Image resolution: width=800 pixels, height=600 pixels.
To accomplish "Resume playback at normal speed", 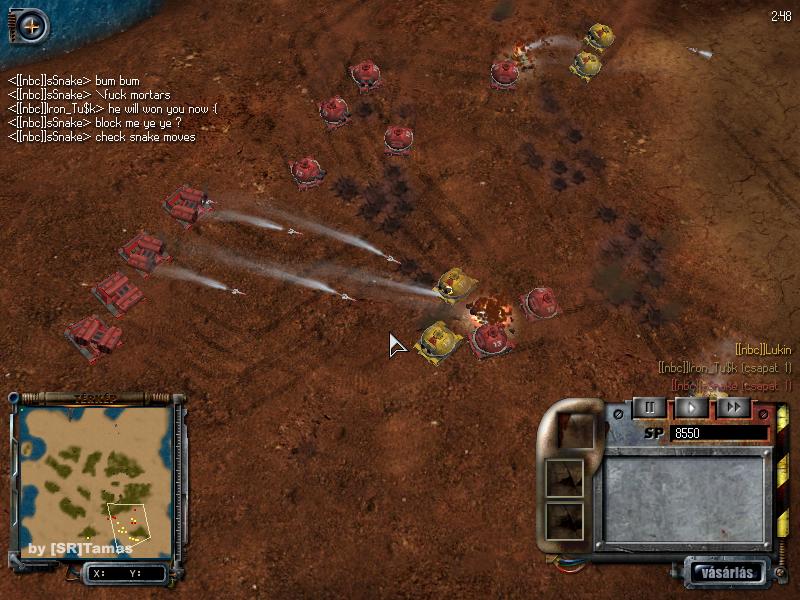I will pyautogui.click(x=691, y=407).
